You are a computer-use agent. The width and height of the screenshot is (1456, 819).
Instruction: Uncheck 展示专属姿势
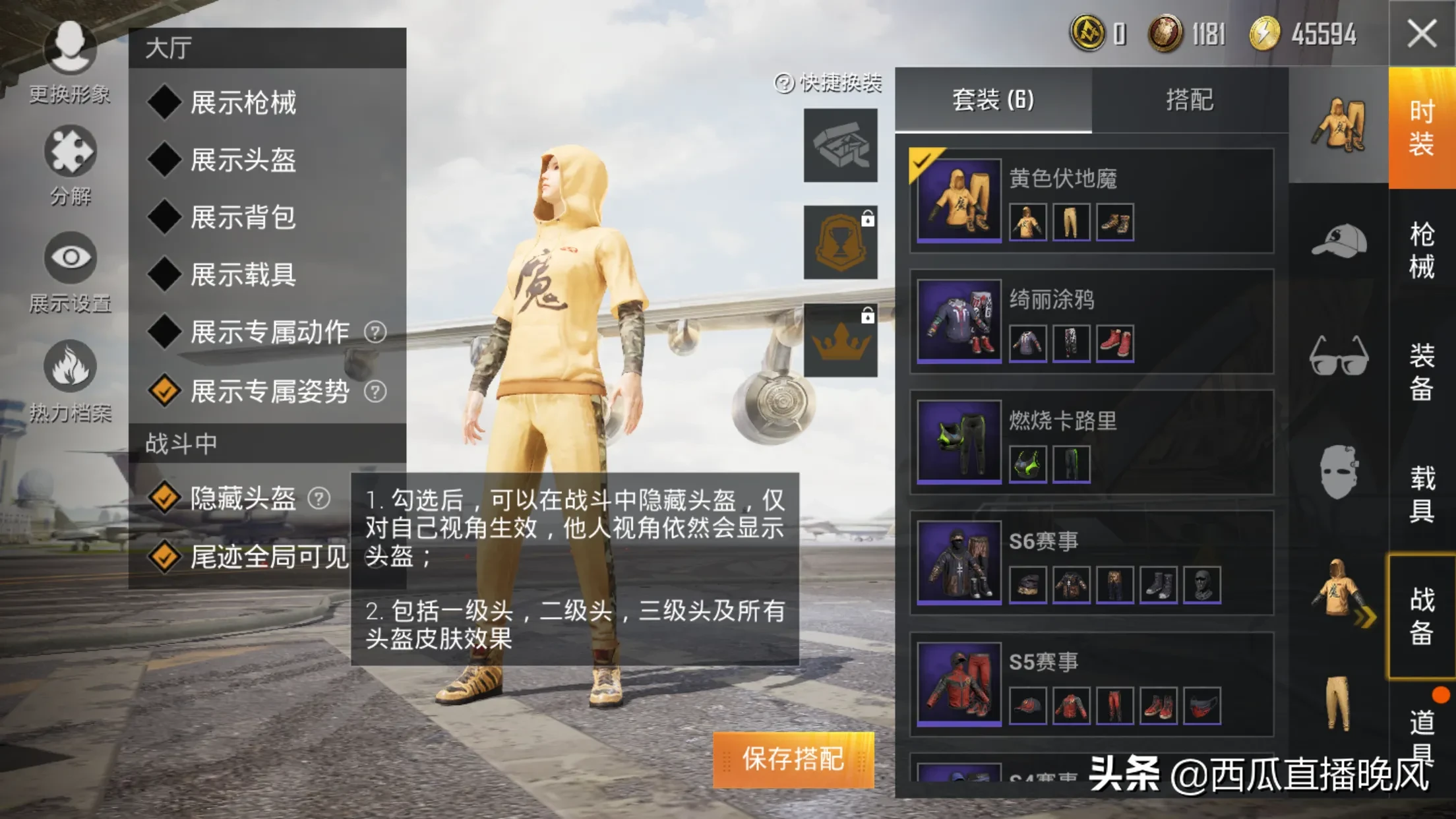point(165,392)
